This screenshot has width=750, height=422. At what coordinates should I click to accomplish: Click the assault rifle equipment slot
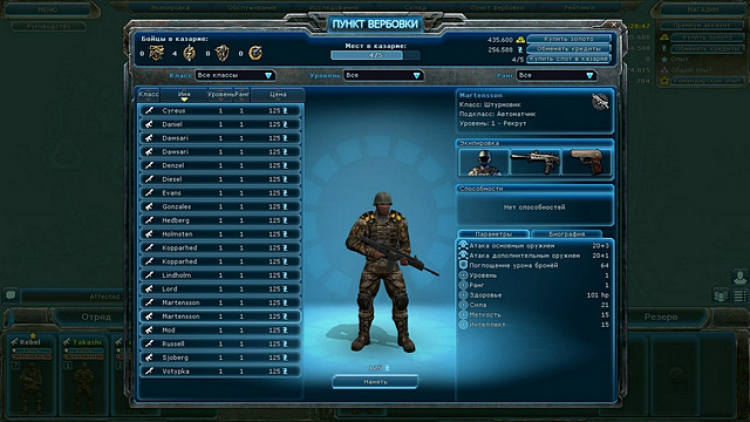(x=535, y=162)
